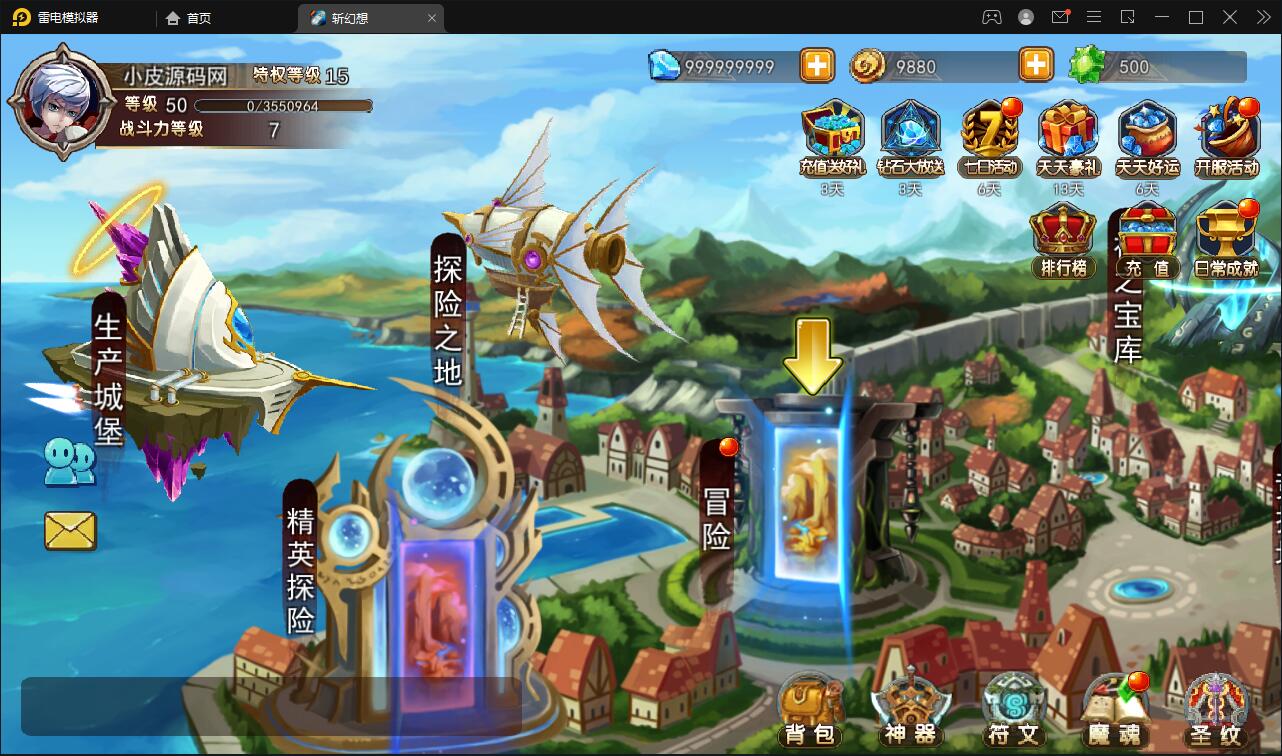1282x756 pixels.
Task: Open the 天天好运 daily luck event
Action: pos(1147,138)
